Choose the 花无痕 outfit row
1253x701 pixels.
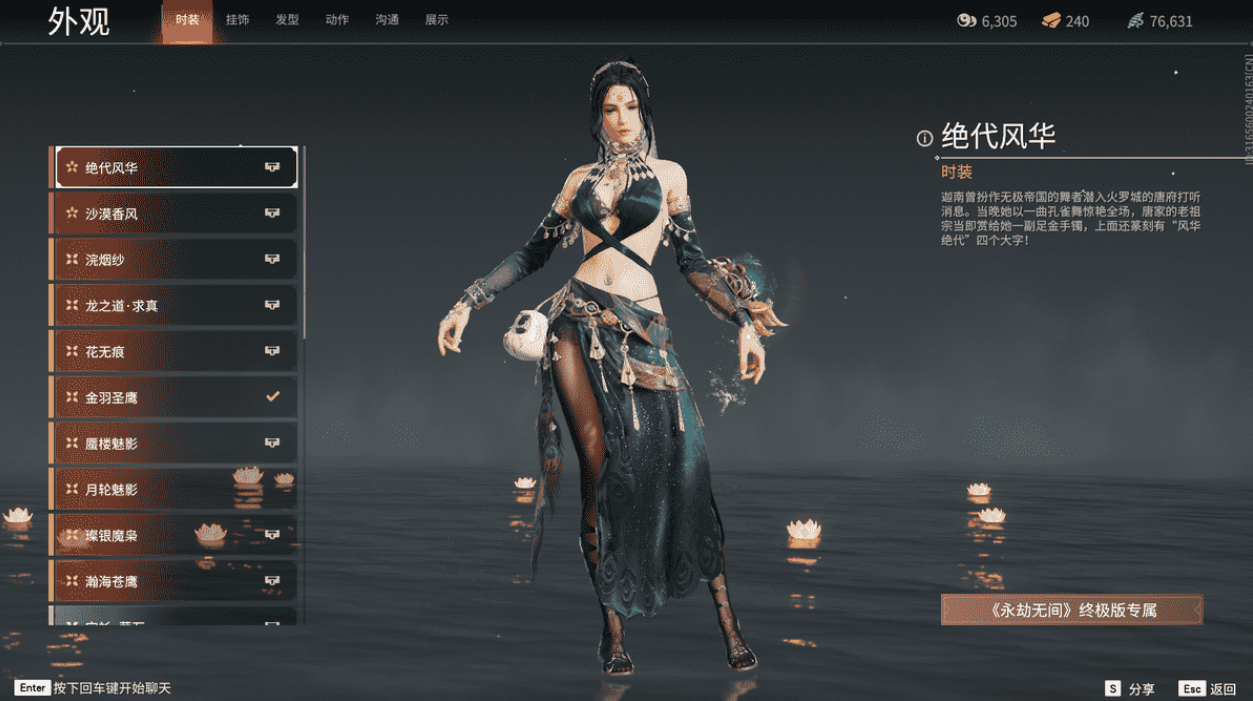click(x=175, y=352)
